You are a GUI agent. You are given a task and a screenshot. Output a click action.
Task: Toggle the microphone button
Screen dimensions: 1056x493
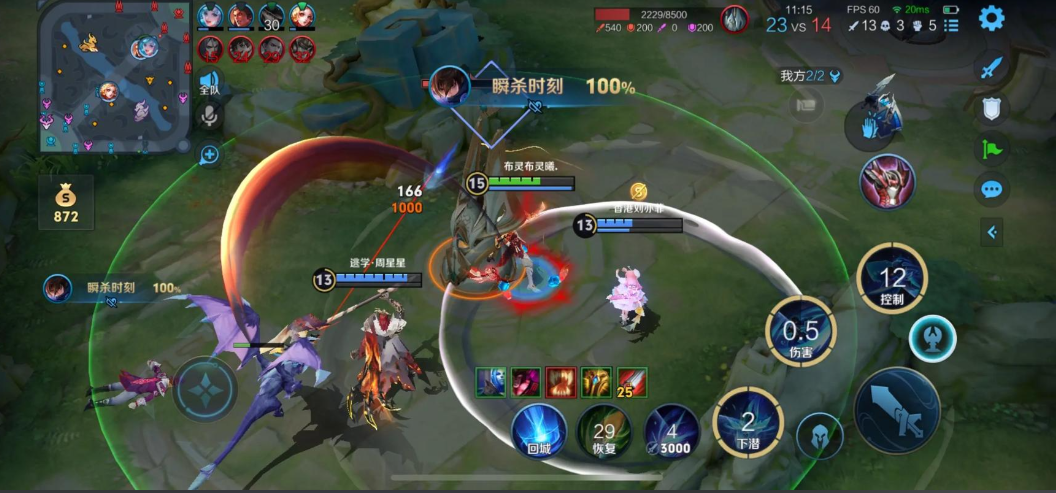tap(209, 118)
